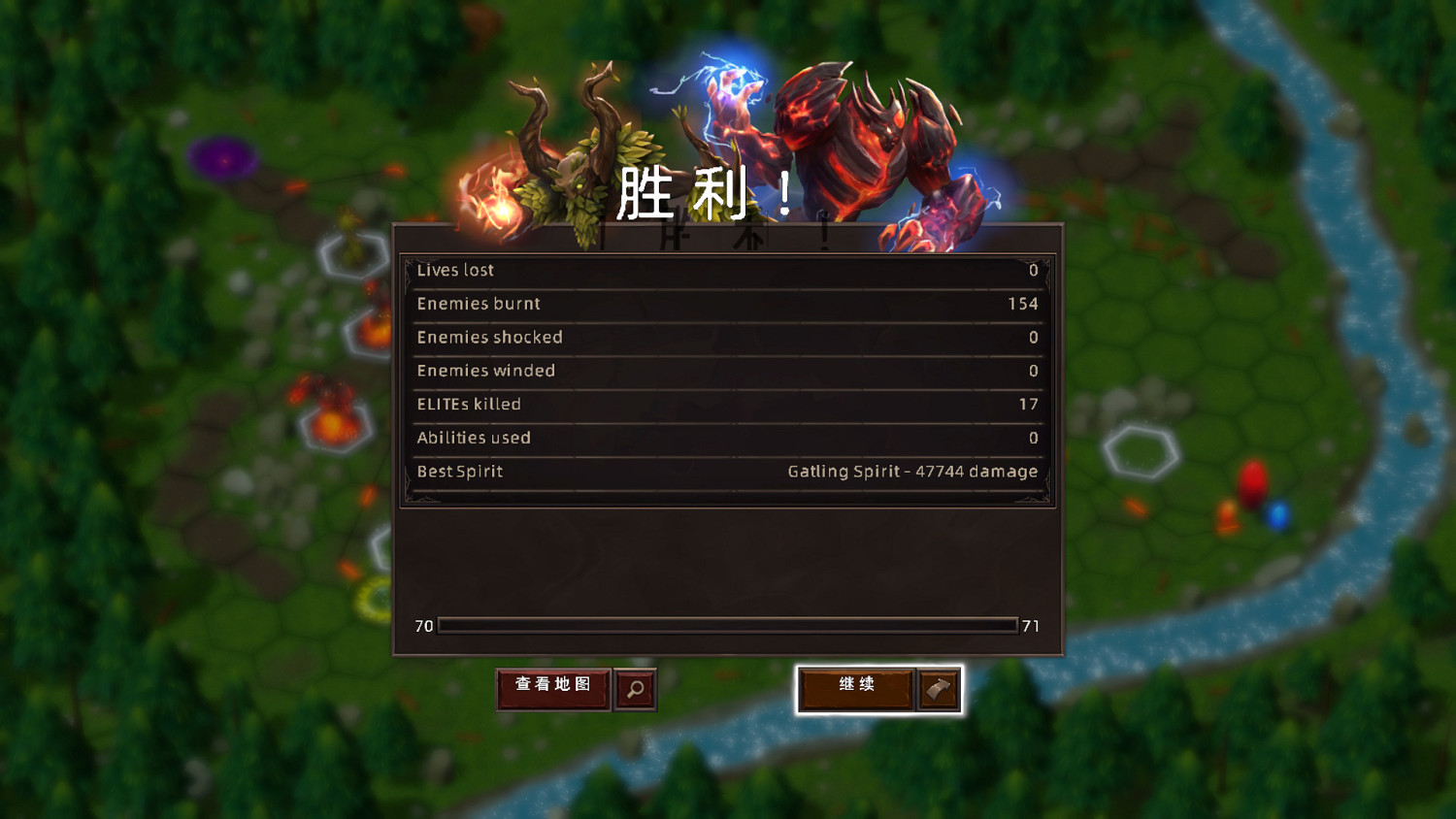
Task: Click the level 70 progress bar
Action: pyautogui.click(x=726, y=626)
